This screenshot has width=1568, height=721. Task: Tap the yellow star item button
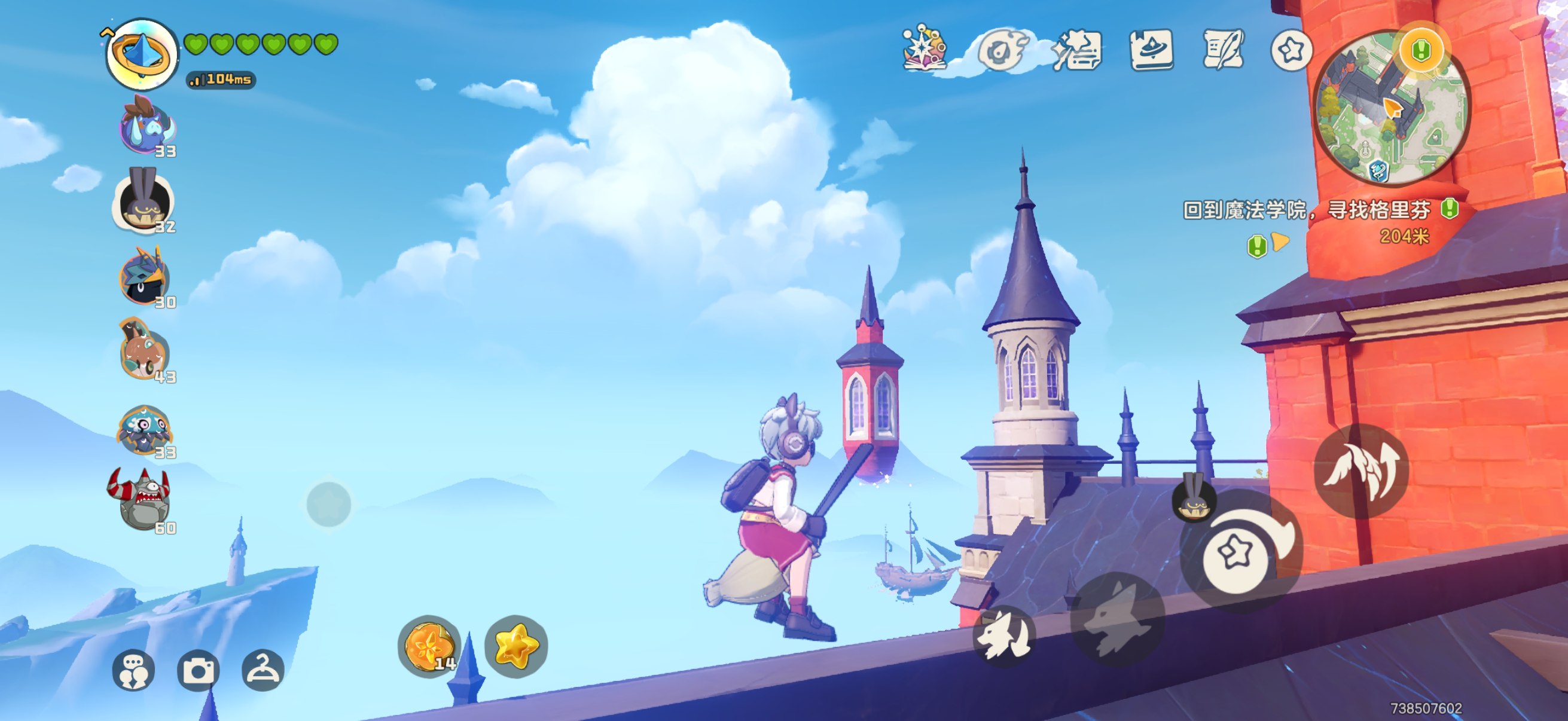pyautogui.click(x=516, y=646)
